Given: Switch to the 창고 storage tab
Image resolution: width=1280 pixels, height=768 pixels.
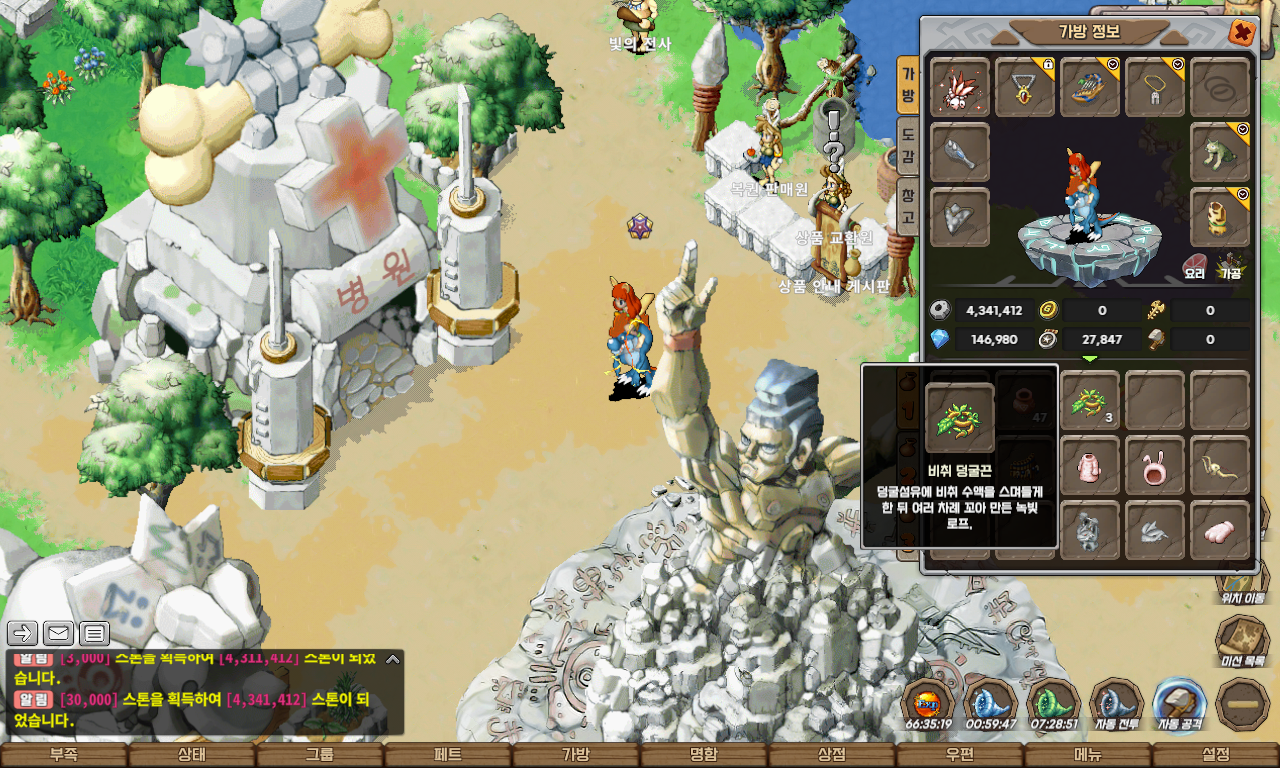Looking at the screenshot, I should [908, 203].
